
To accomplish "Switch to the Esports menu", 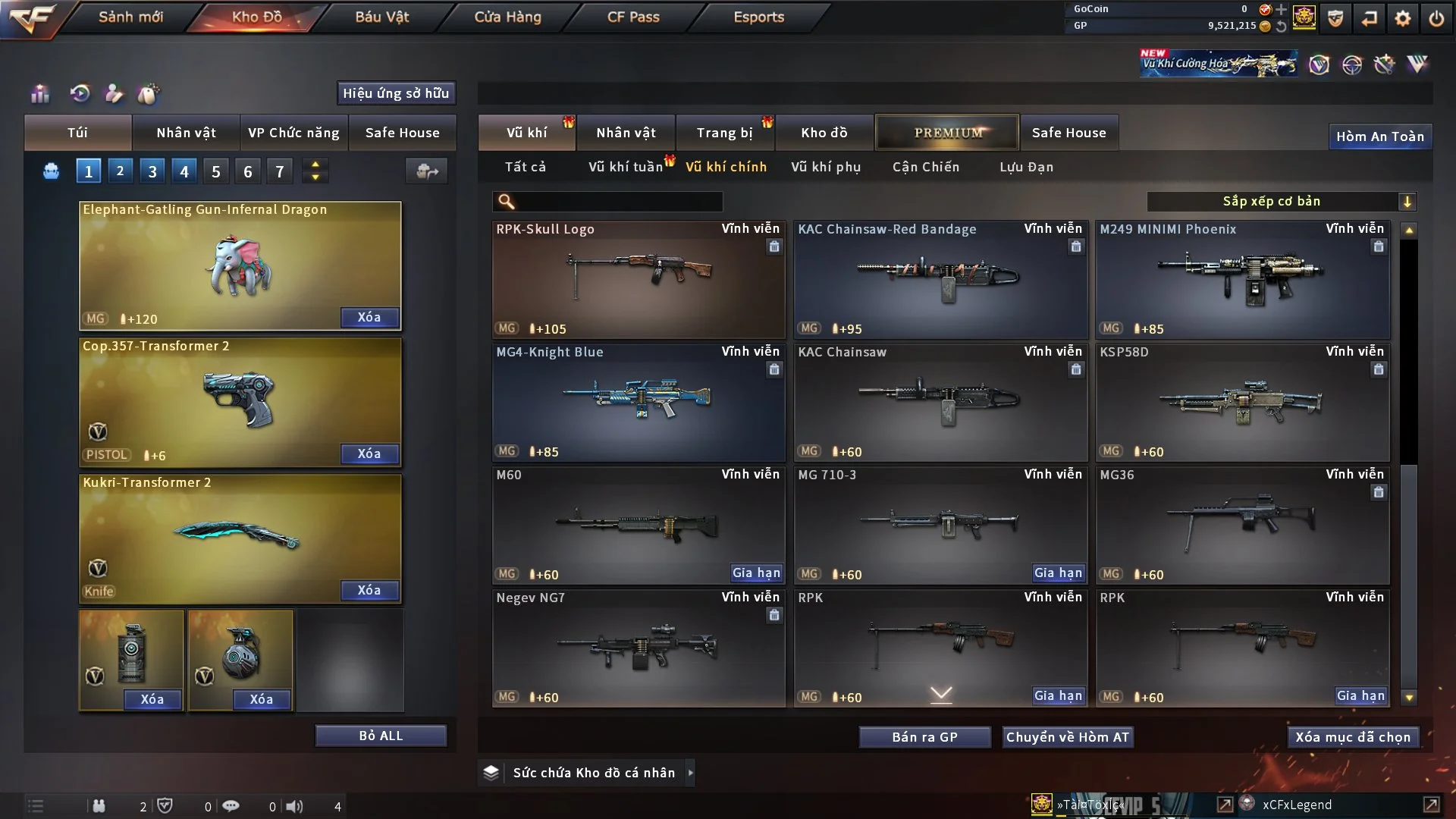I will point(758,17).
